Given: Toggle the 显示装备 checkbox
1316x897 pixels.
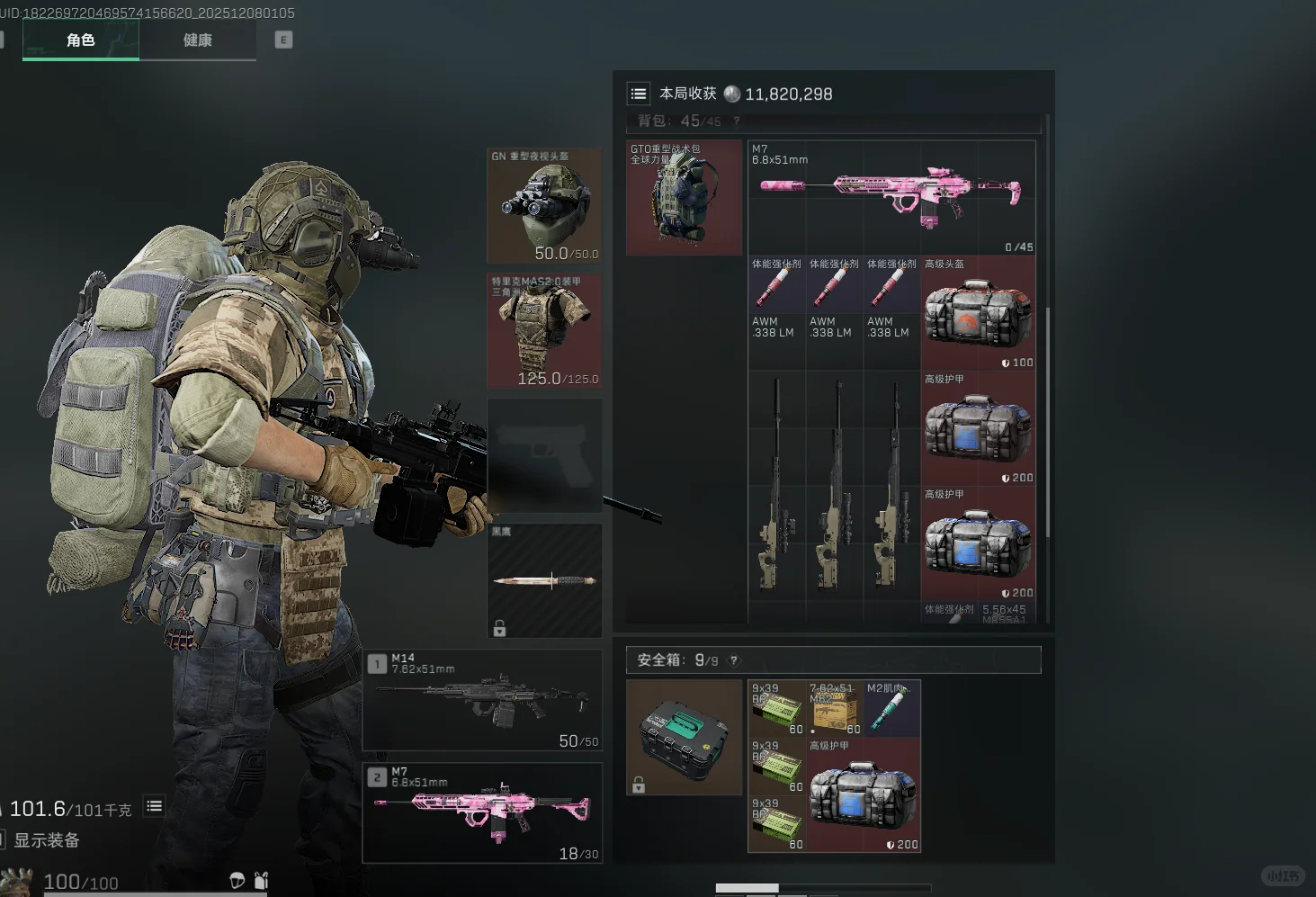Looking at the screenshot, I should click(x=2, y=840).
